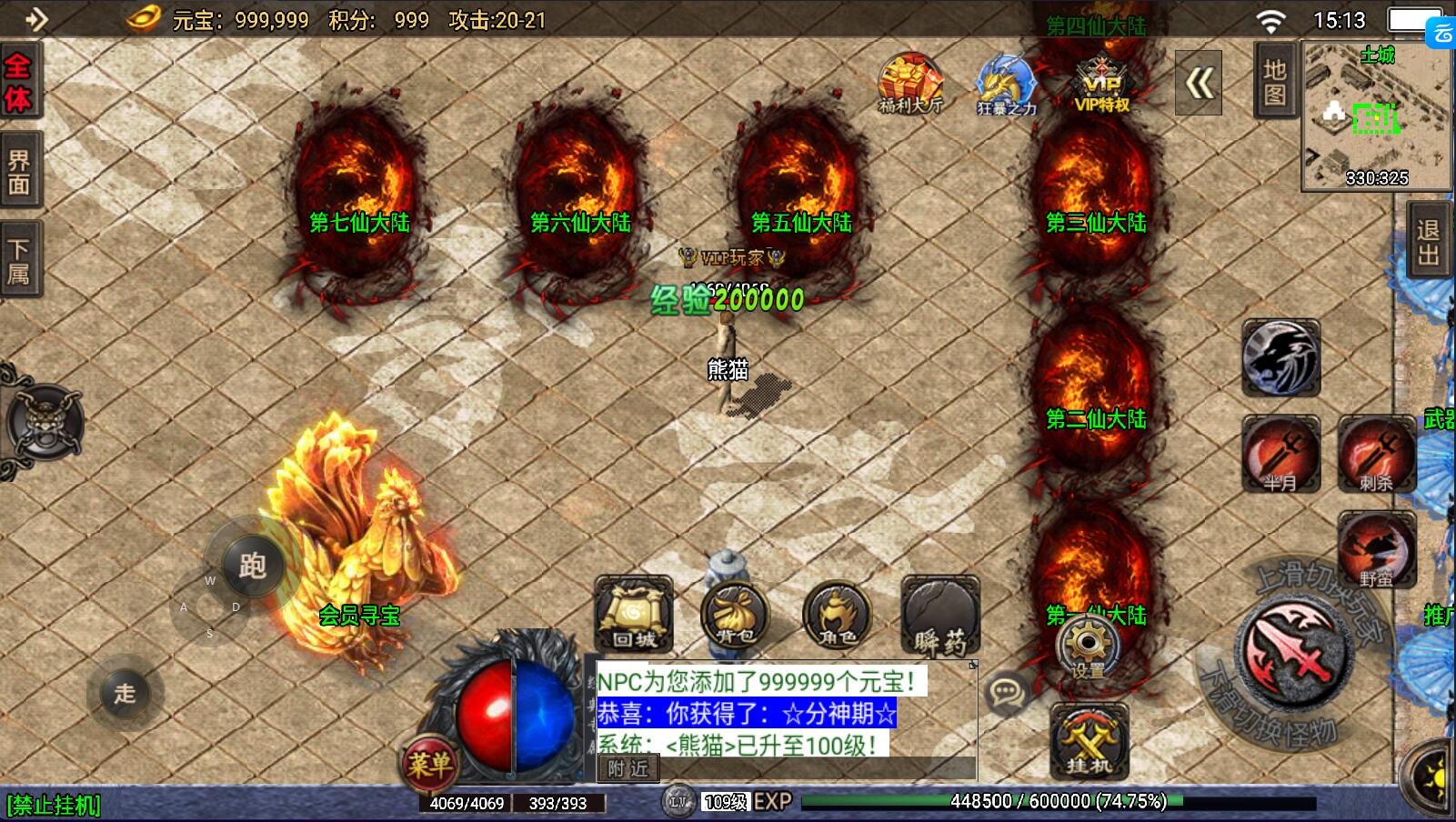
Task: Open the 狂暴之力 dragon icon
Action: click(1006, 84)
